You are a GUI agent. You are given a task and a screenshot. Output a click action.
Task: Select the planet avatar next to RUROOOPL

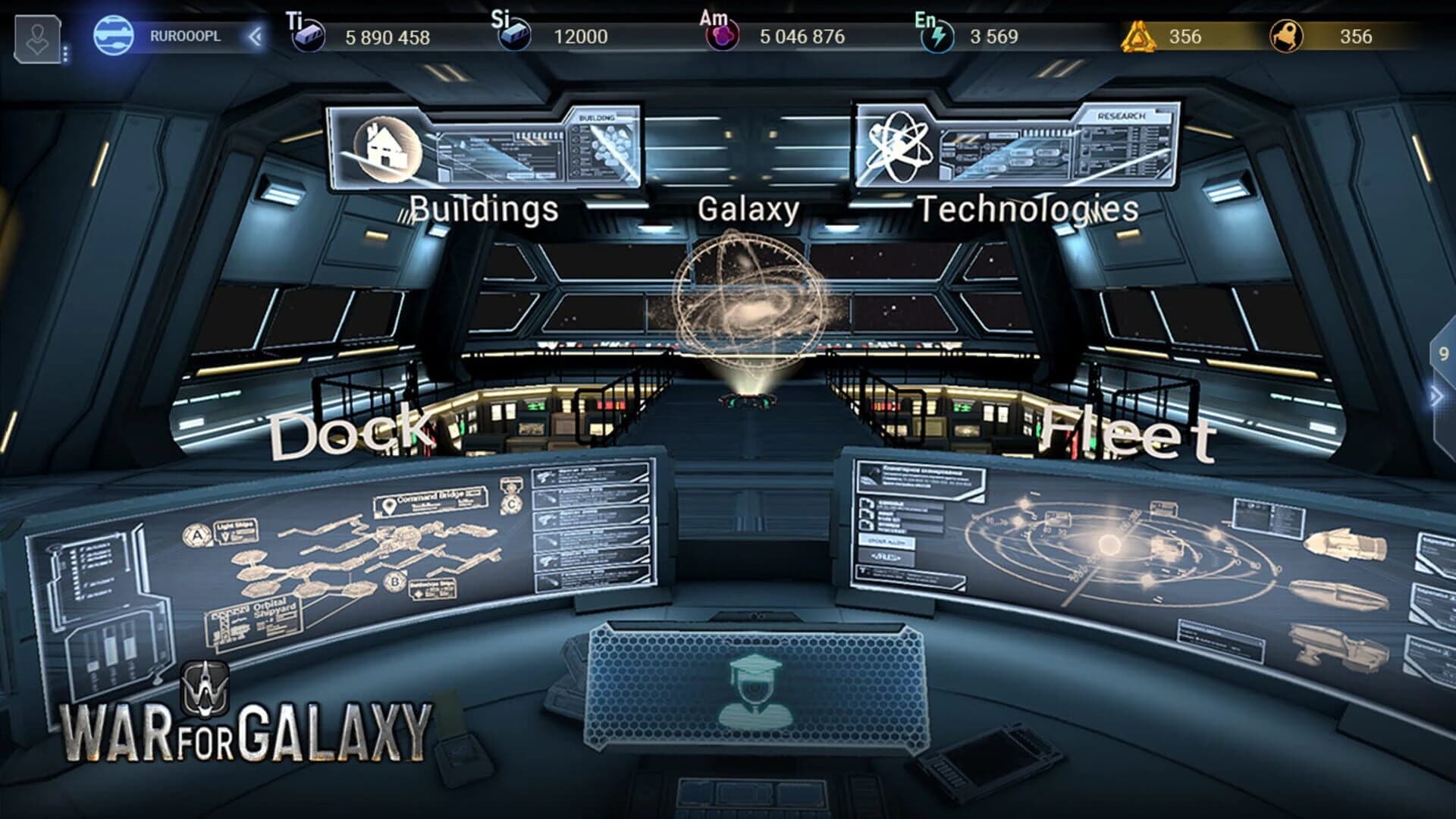click(112, 35)
